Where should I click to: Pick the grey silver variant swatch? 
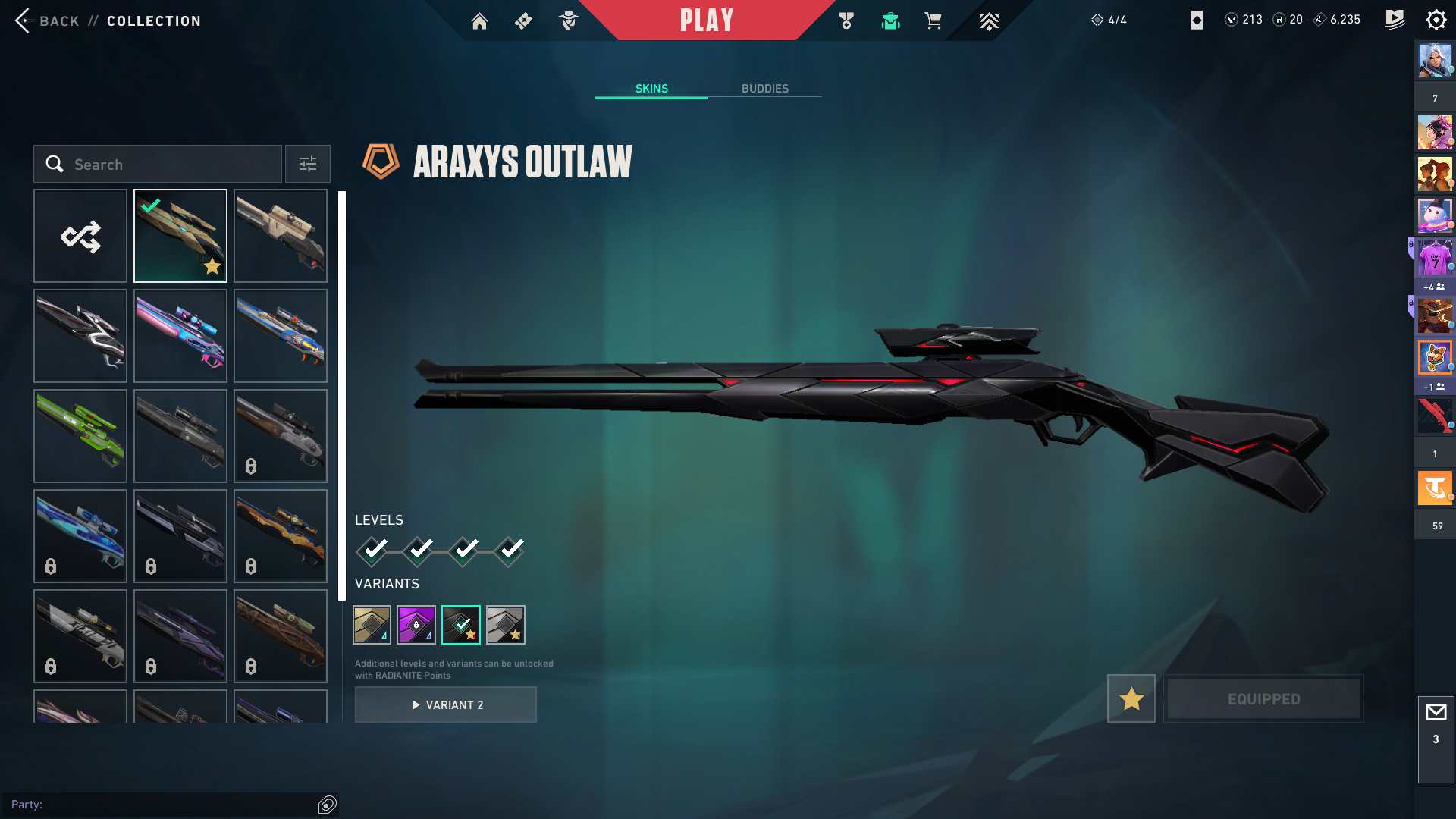(x=505, y=625)
